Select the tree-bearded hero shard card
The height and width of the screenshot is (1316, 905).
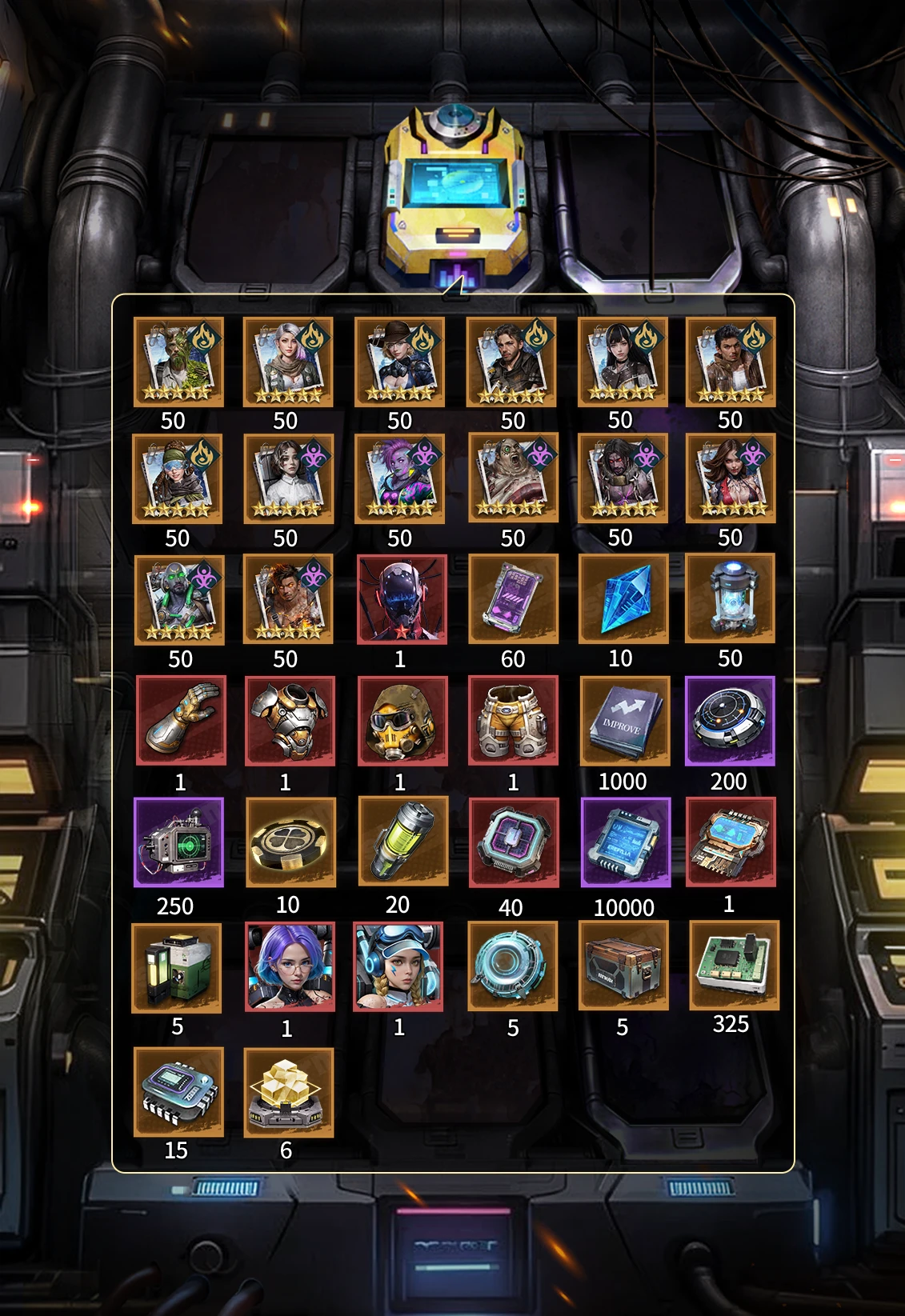click(178, 362)
